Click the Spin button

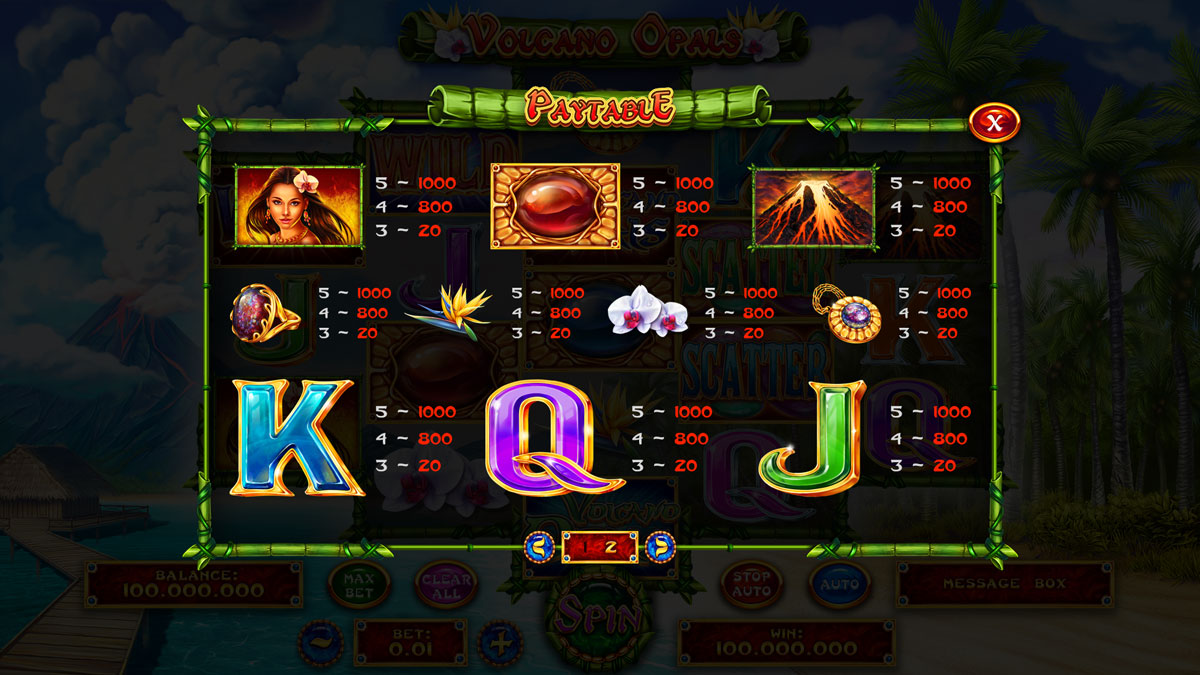600,614
